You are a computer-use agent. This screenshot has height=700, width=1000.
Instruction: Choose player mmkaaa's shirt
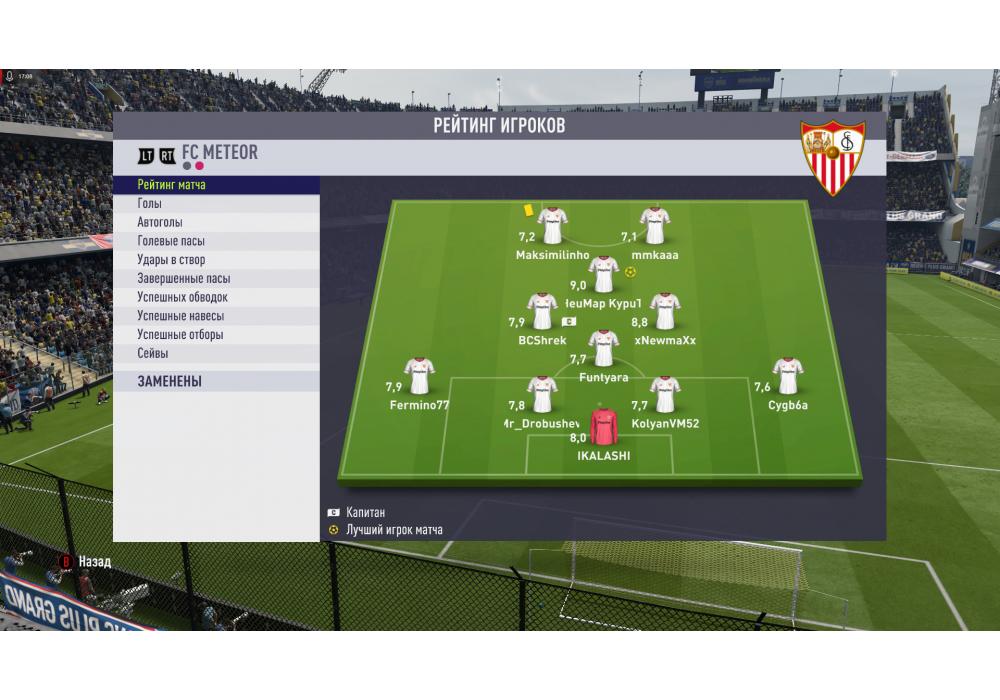click(x=655, y=226)
